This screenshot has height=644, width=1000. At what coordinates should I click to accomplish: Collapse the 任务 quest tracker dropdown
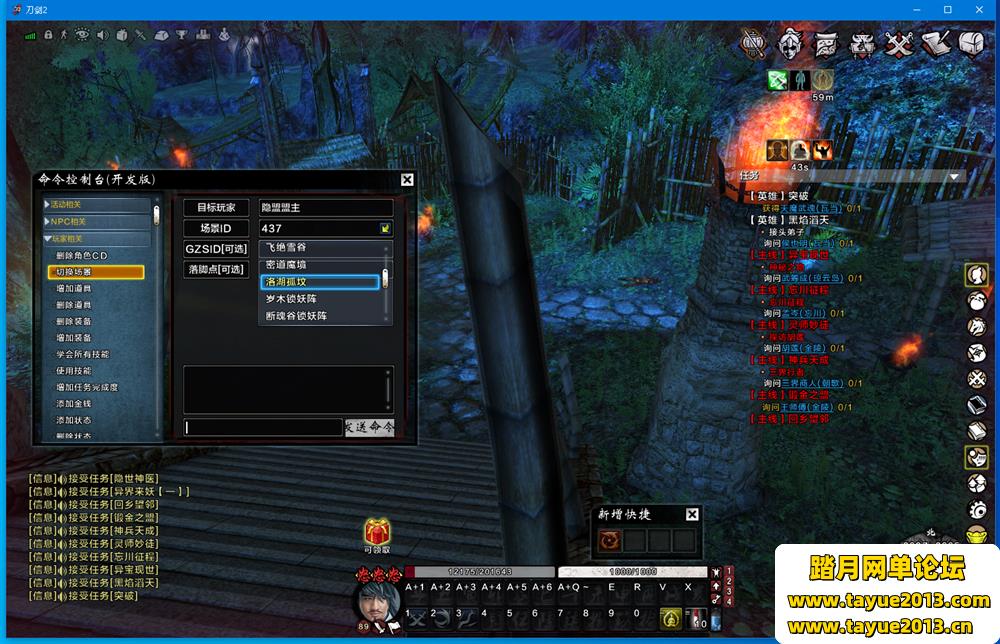click(954, 176)
